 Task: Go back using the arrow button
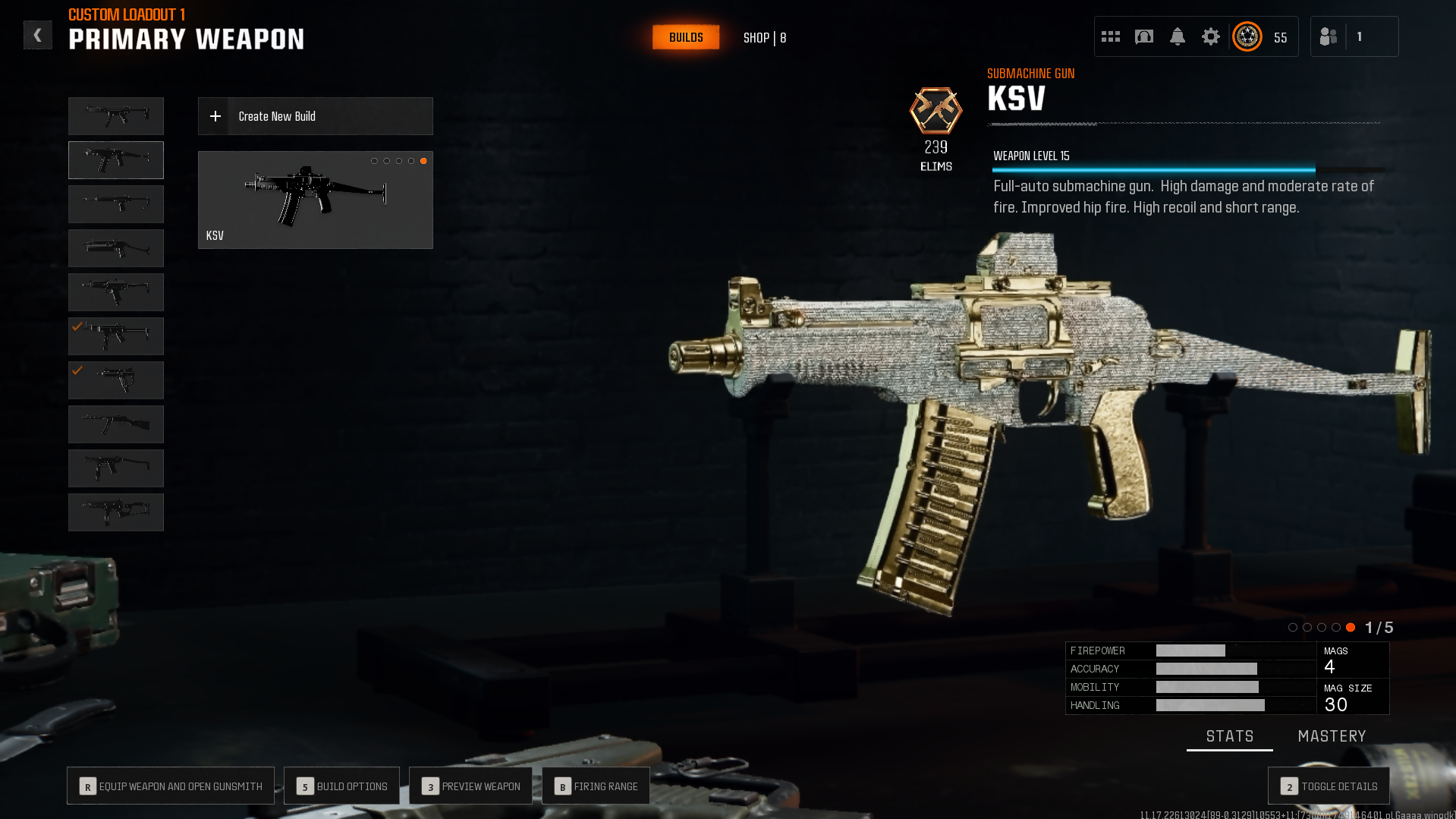click(37, 35)
